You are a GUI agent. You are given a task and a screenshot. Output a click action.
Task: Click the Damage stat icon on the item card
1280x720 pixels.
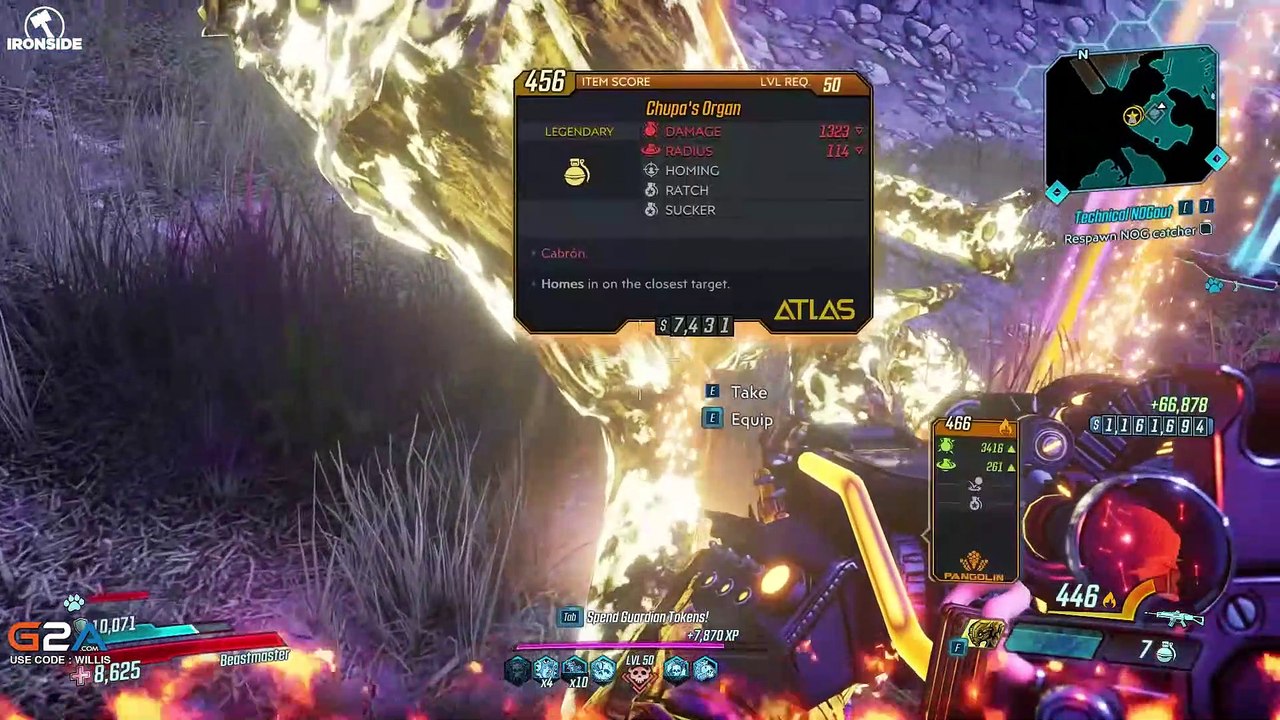click(x=650, y=131)
